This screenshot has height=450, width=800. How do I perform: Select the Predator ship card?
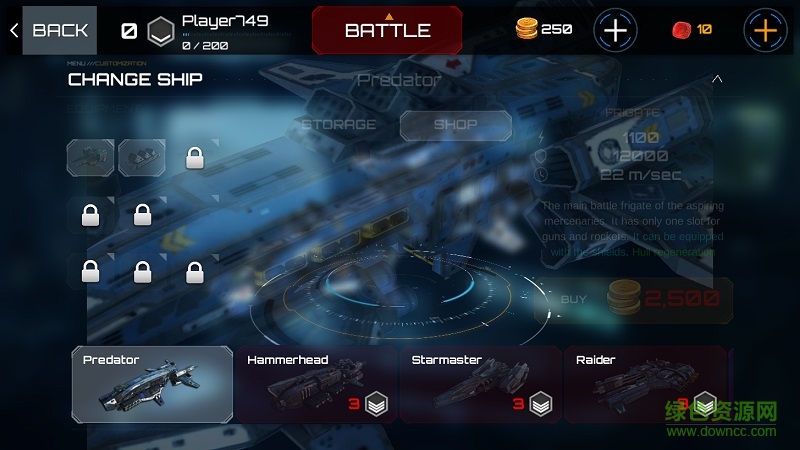click(152, 384)
